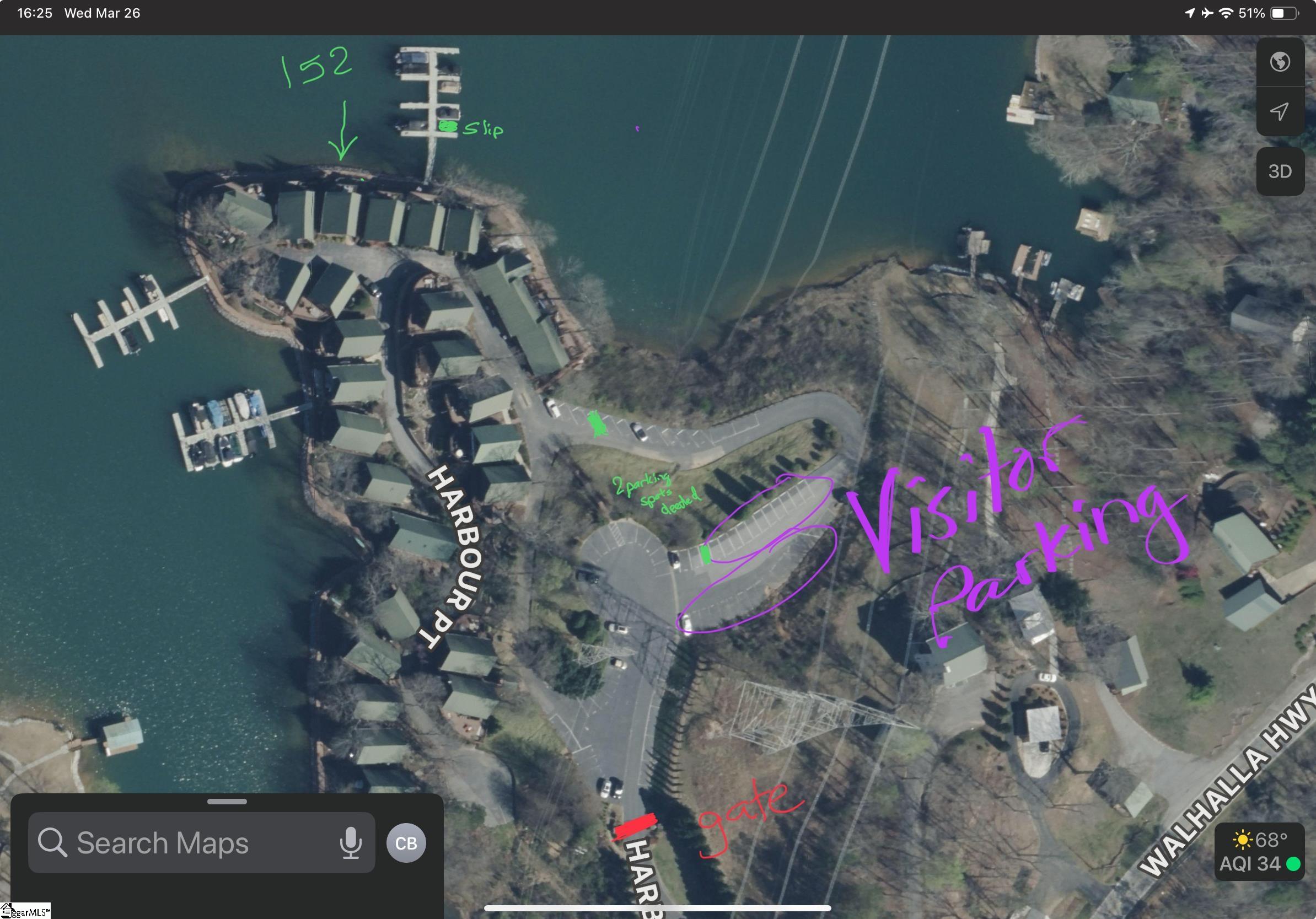
Task: Open the CB profile avatar
Action: (x=406, y=843)
